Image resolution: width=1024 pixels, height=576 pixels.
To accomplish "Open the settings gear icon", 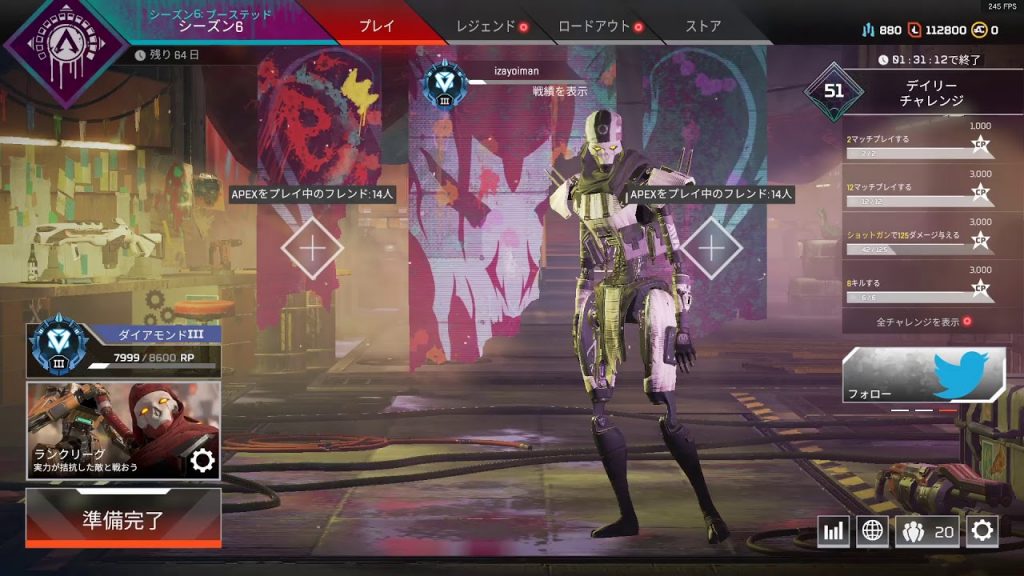I will 982,531.
